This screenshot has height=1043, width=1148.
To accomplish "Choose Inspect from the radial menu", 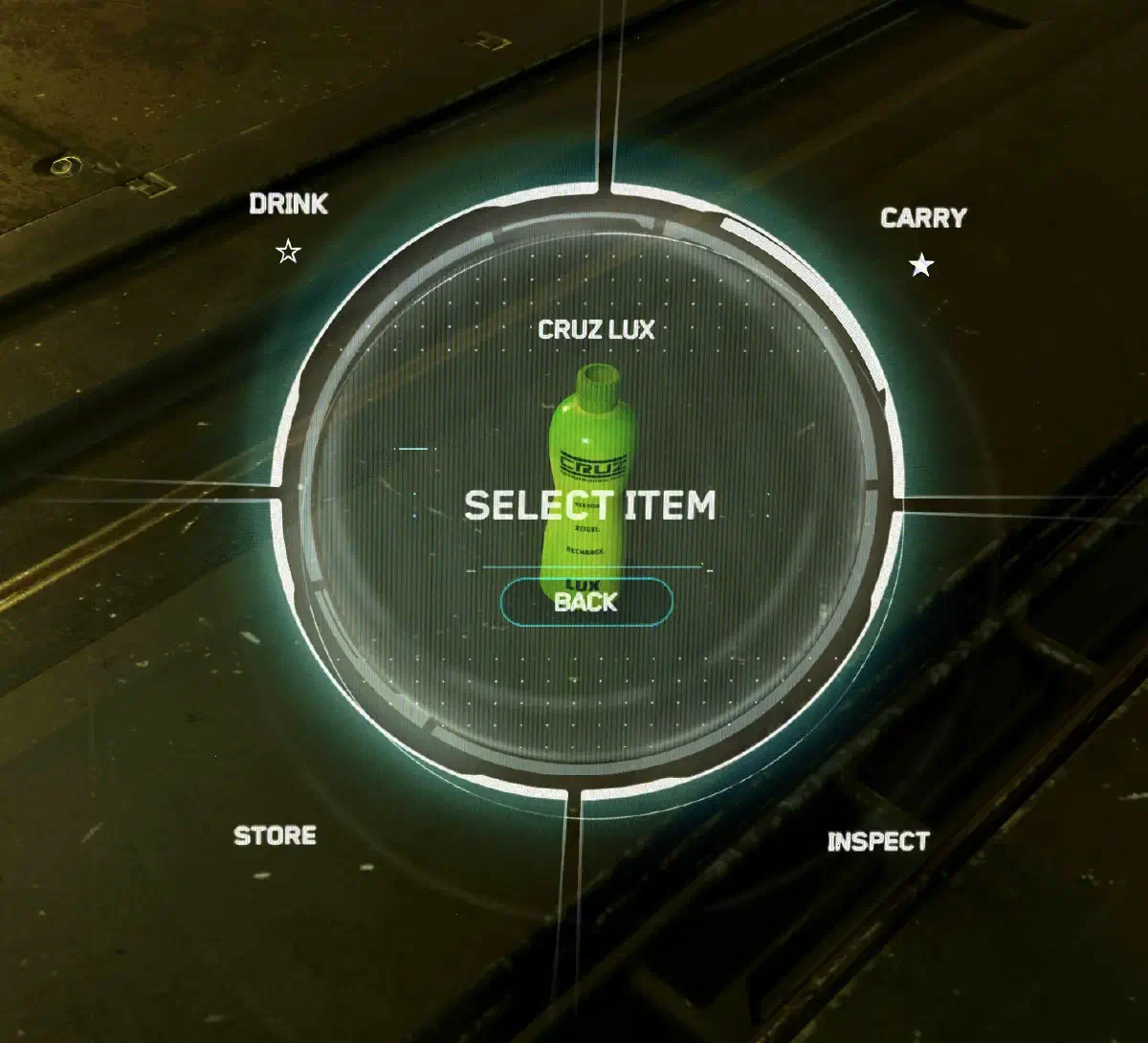I will point(877,842).
